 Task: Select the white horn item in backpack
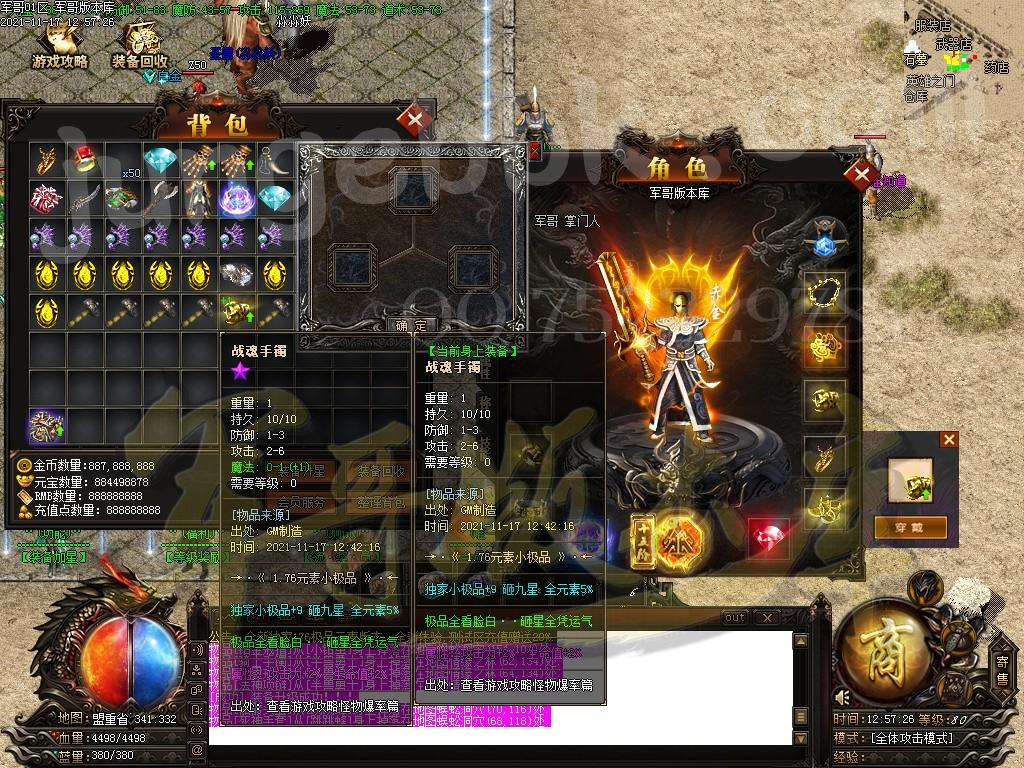[x=273, y=161]
